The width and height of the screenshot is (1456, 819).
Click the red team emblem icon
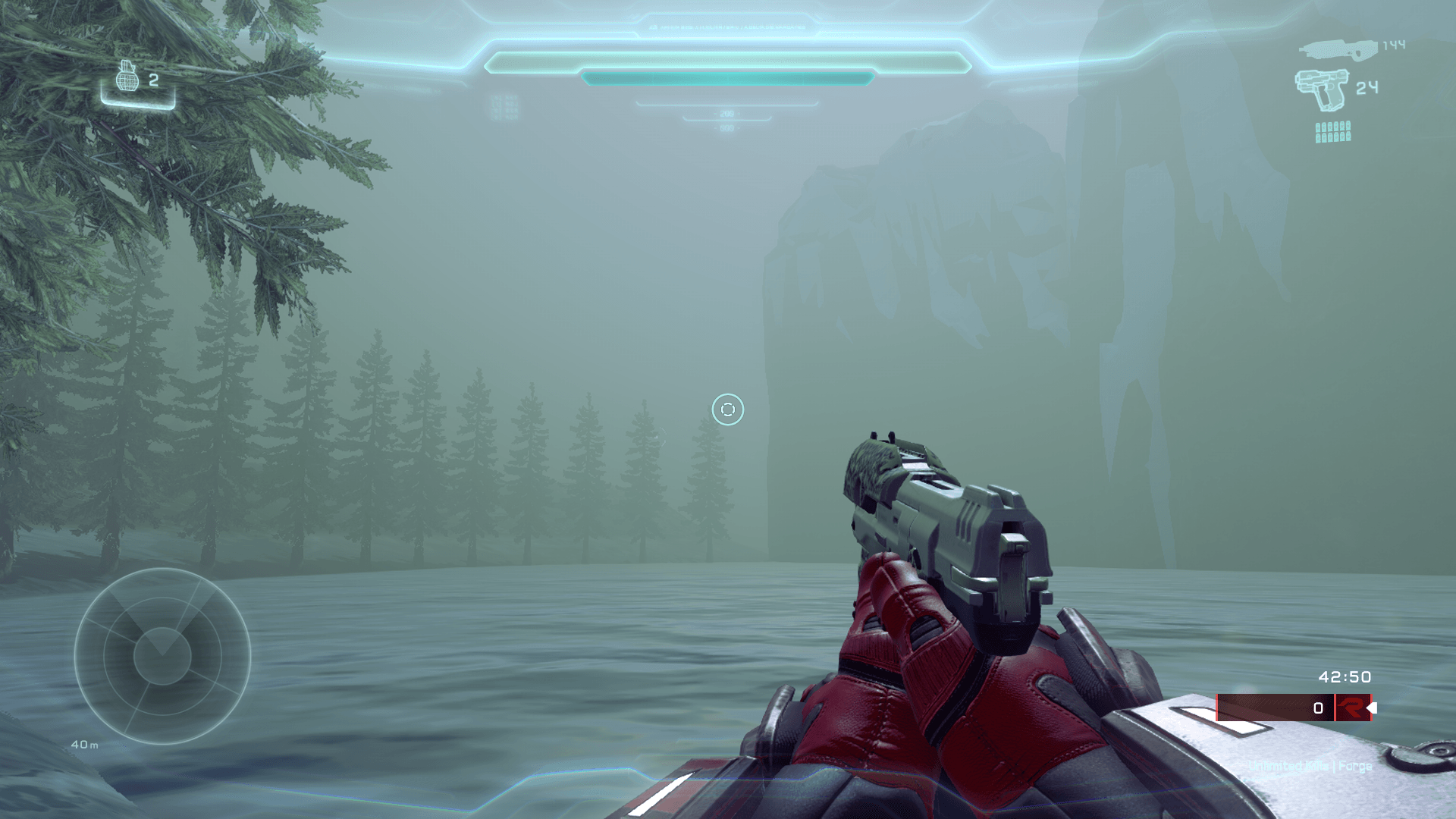point(1351,708)
